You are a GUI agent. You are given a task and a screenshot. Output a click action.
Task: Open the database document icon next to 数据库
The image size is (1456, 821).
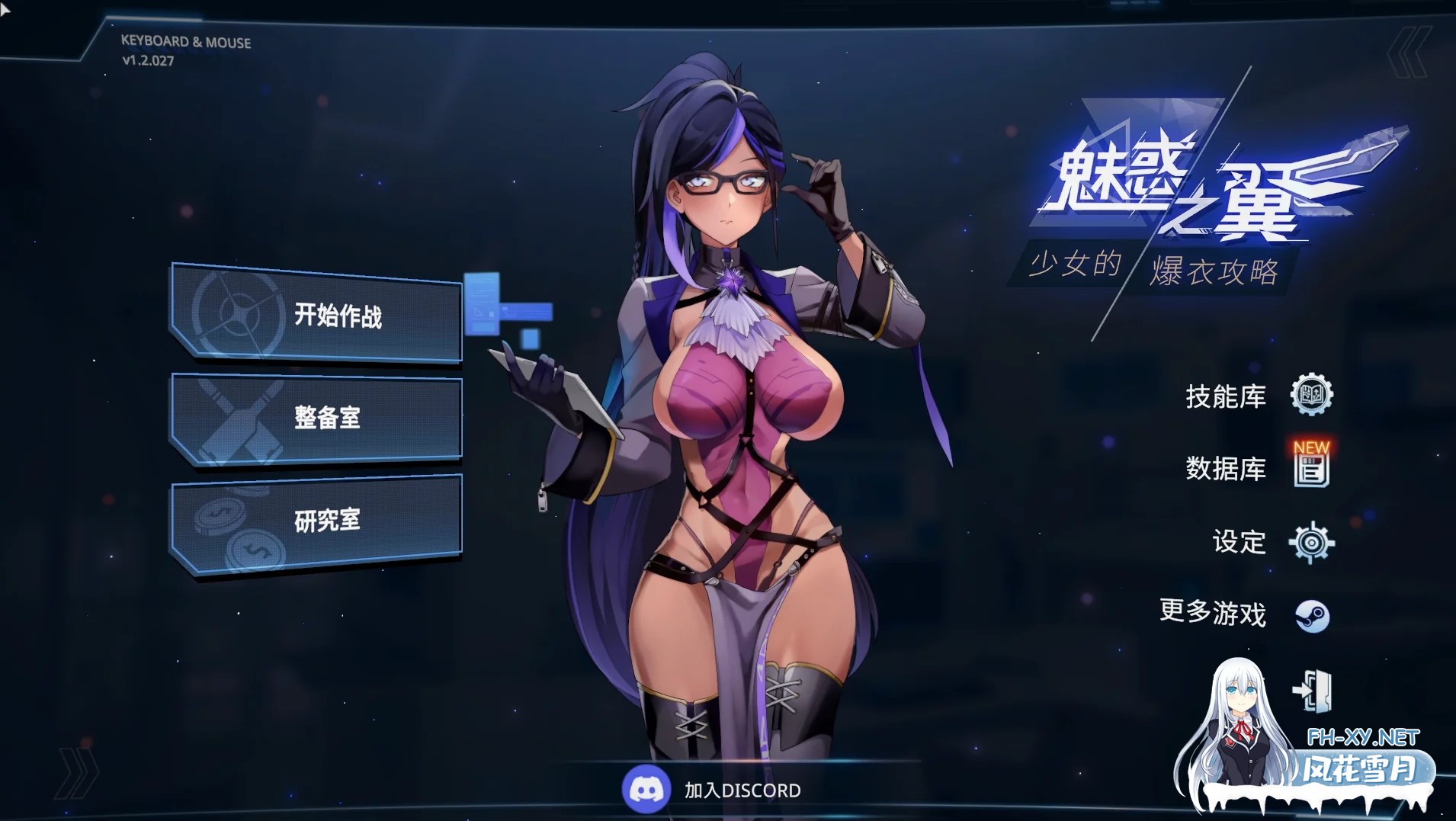(x=1311, y=474)
